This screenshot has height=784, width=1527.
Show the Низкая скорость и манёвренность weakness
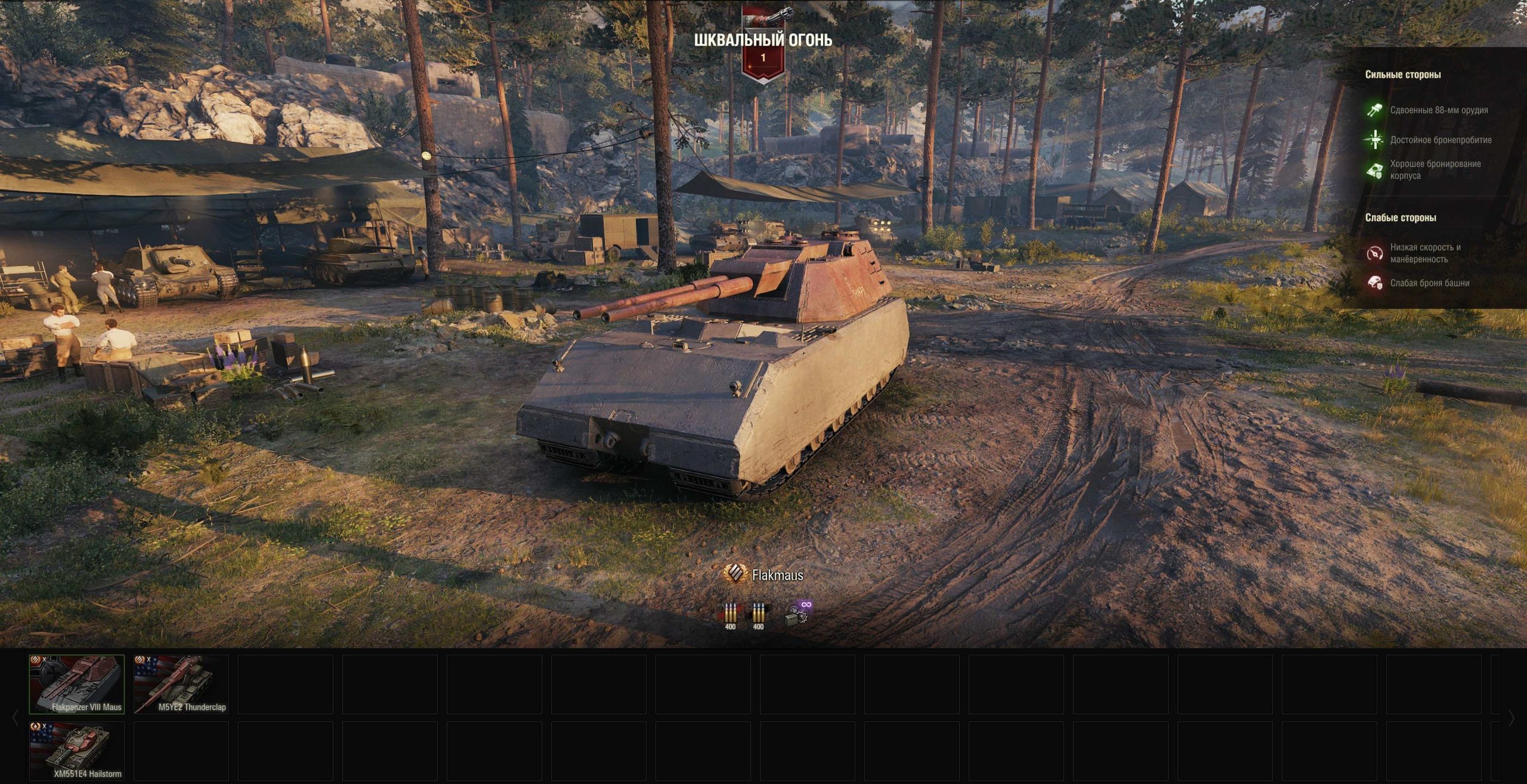coord(1425,253)
